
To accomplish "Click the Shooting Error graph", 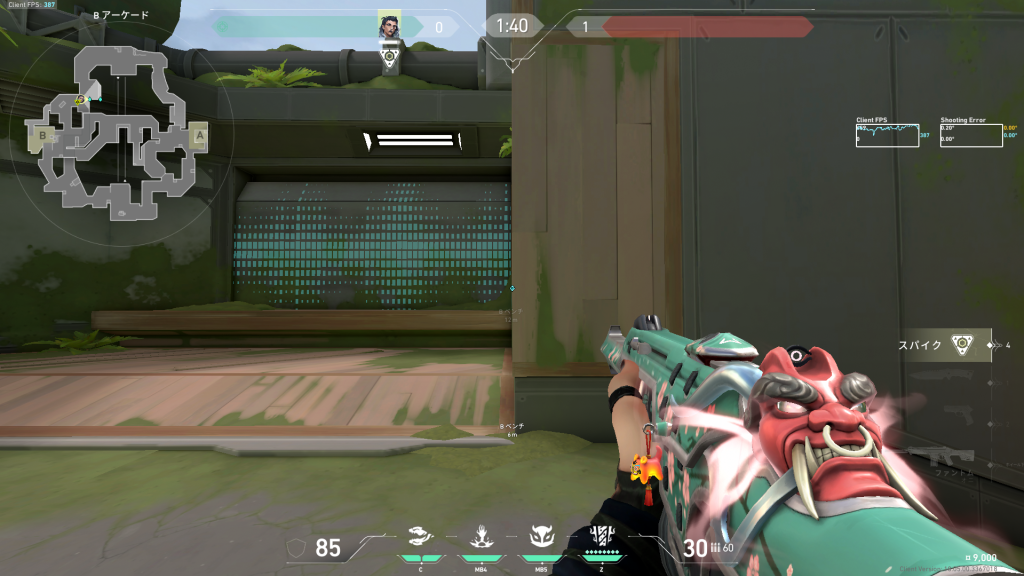I will pos(971,135).
